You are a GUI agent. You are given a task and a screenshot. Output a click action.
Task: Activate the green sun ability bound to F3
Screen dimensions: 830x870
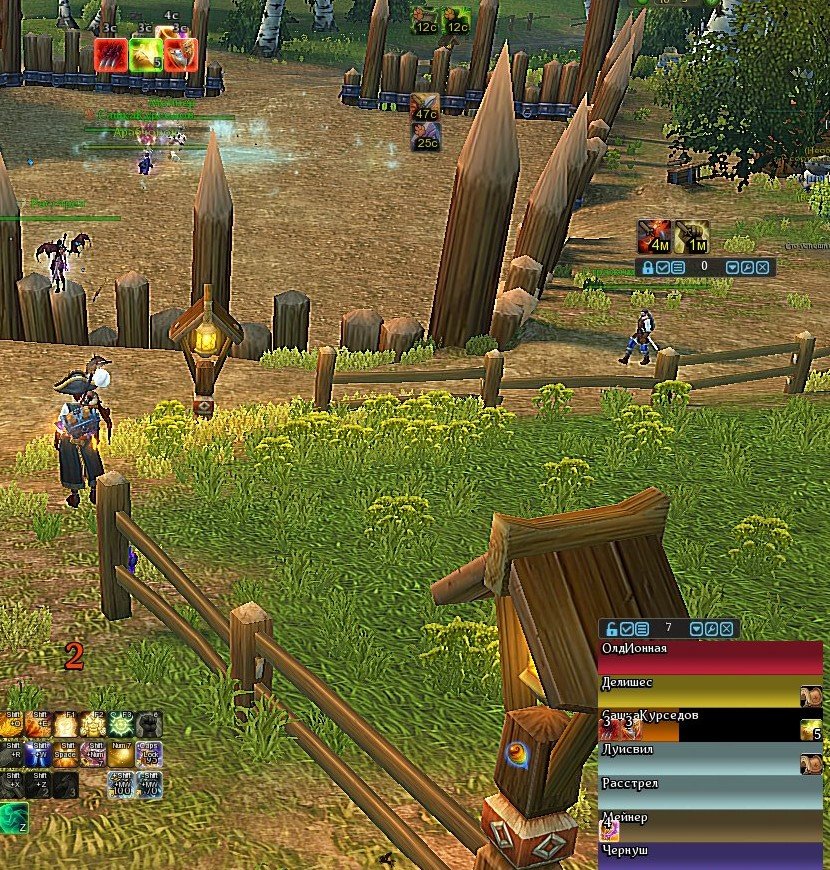click(x=121, y=724)
